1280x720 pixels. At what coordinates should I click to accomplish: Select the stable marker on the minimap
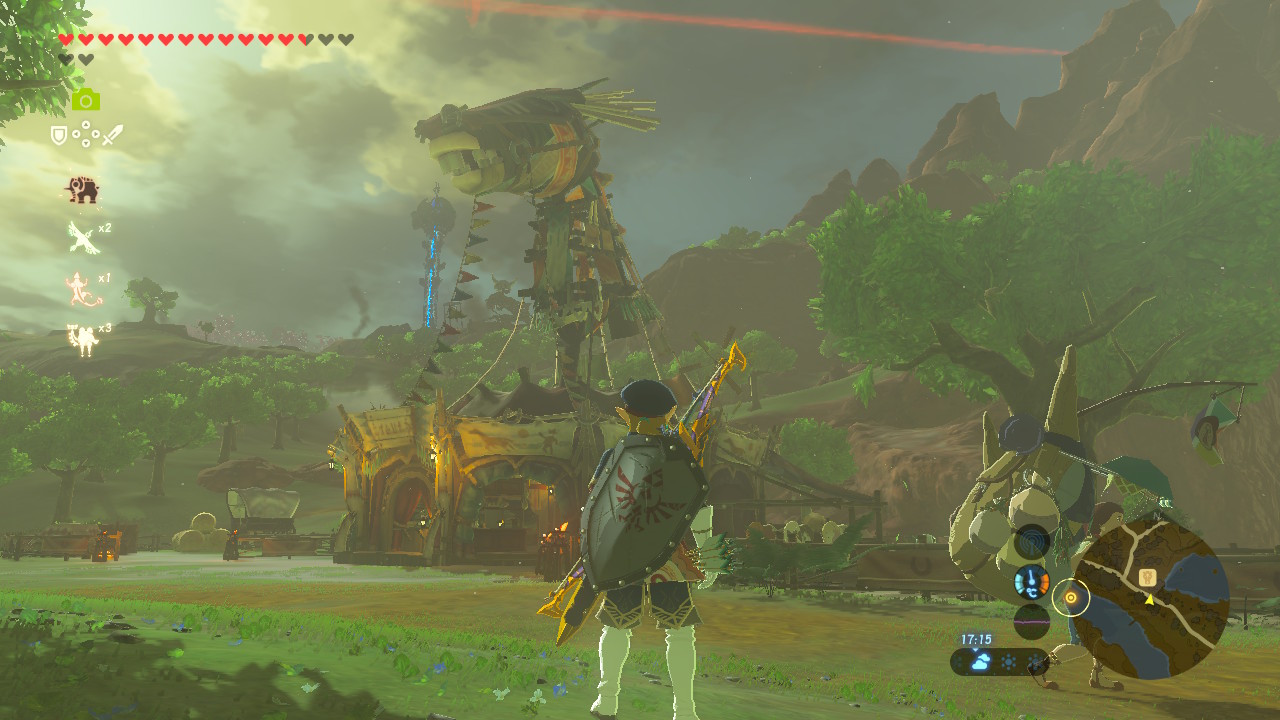(x=1149, y=577)
